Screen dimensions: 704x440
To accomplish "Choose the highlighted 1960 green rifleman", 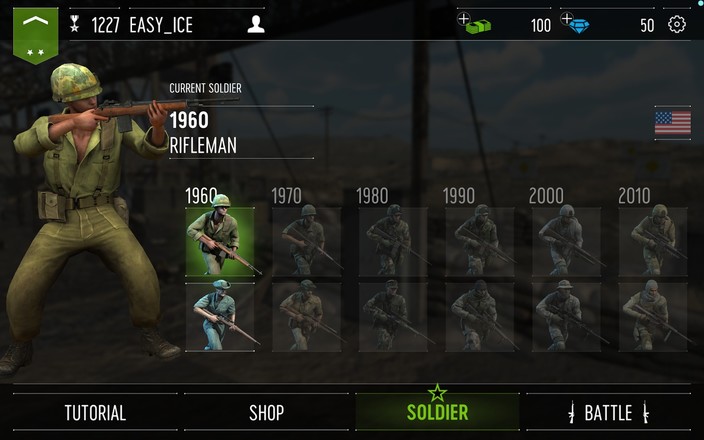I will point(220,241).
